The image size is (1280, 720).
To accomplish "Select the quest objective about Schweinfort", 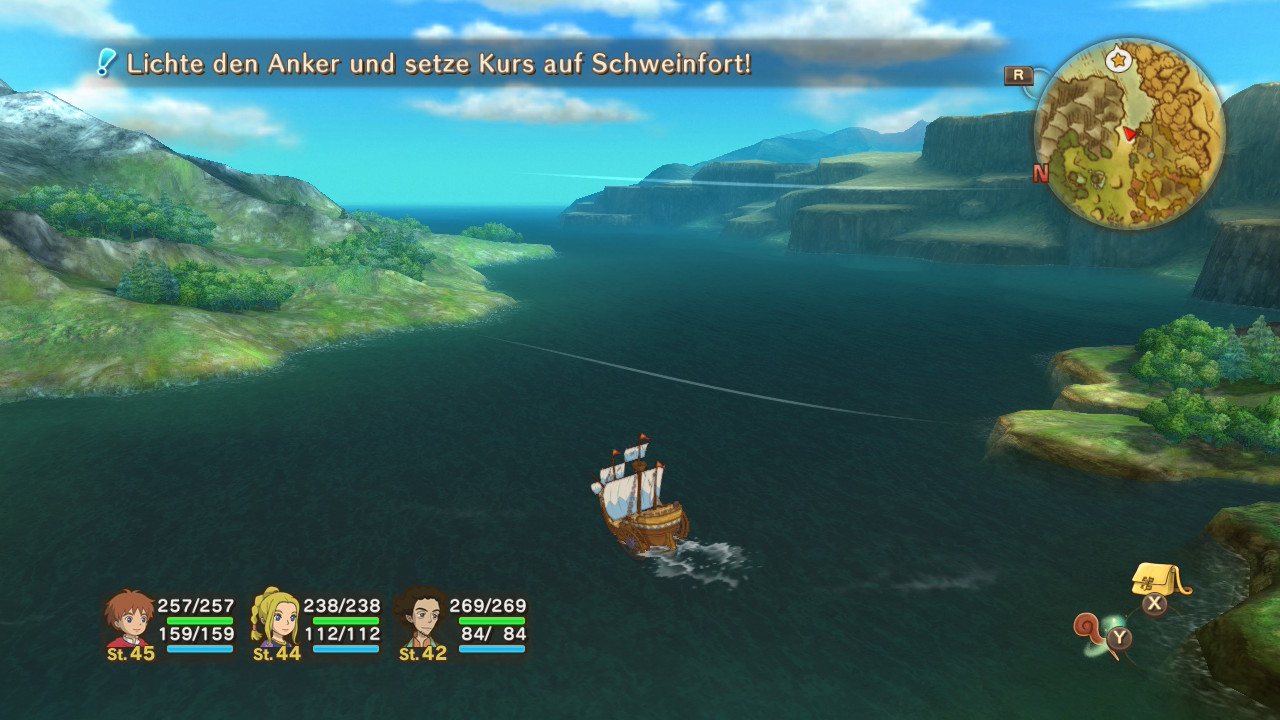I will coord(438,65).
